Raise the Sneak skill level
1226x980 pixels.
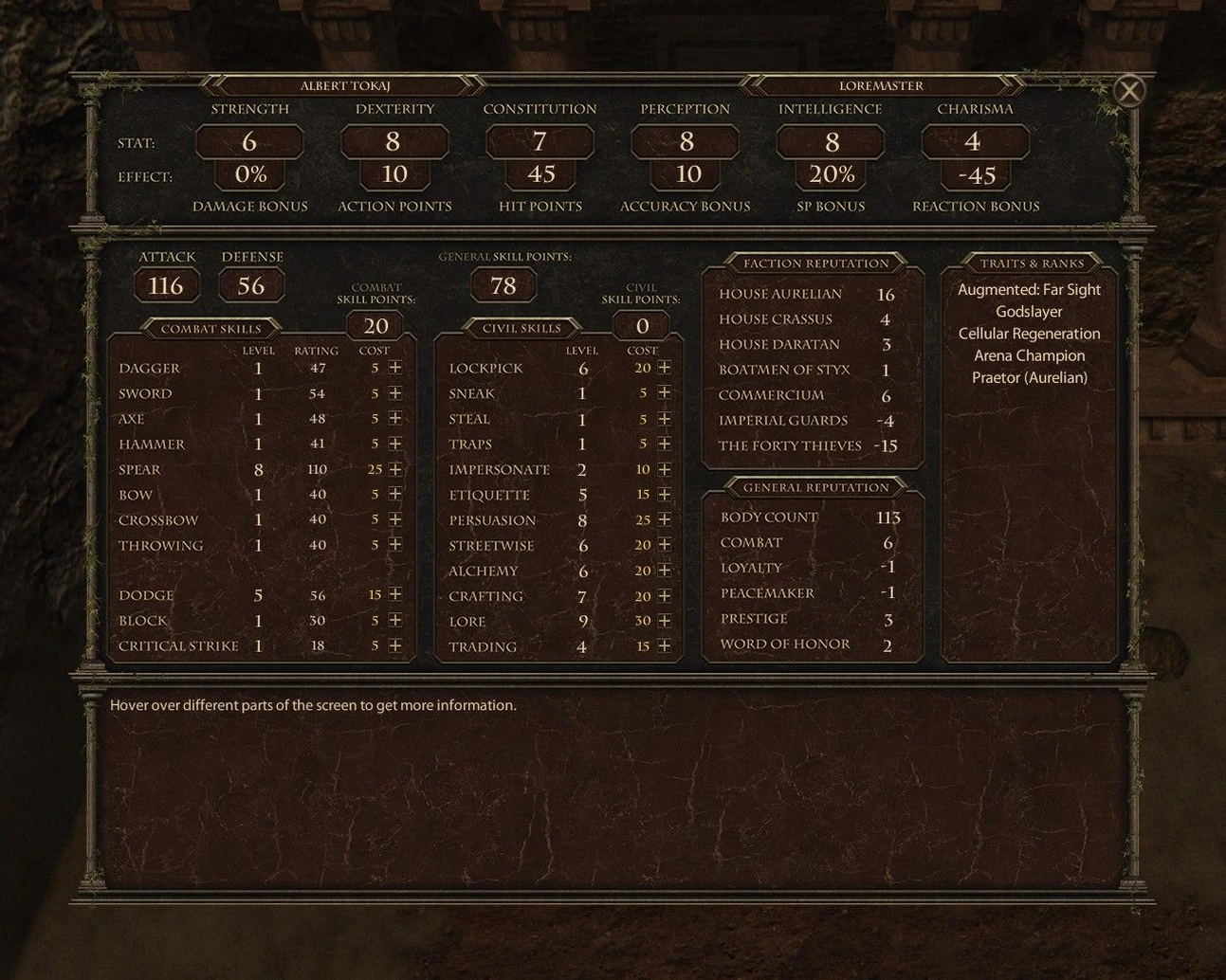click(664, 392)
